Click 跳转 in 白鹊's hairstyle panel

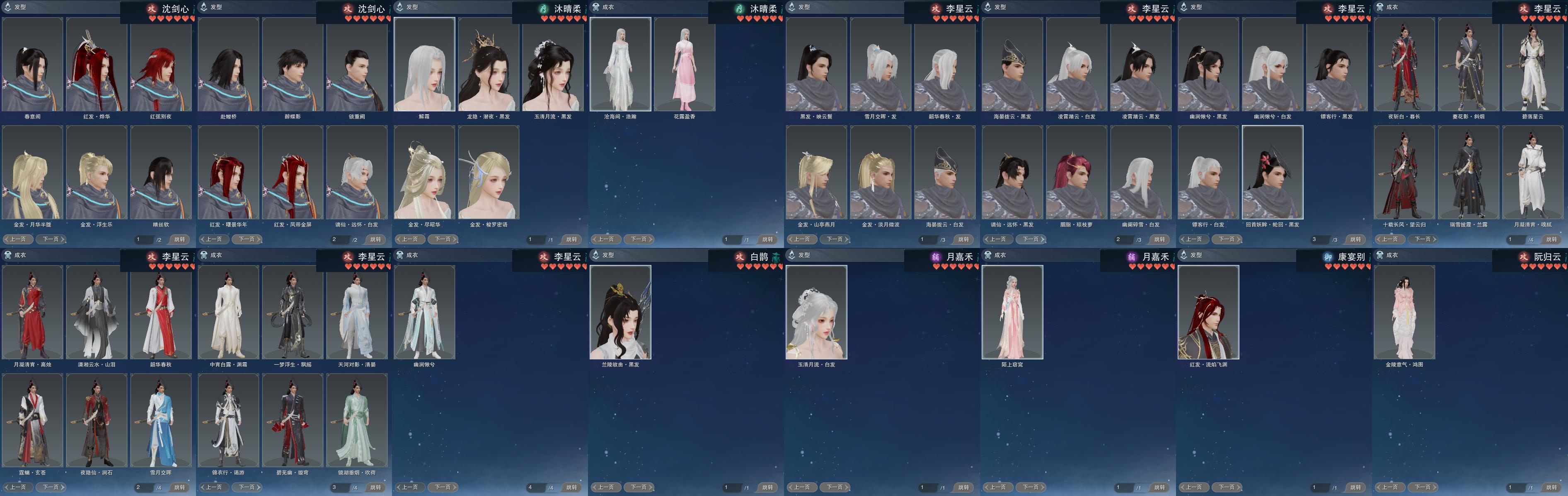coord(767,487)
